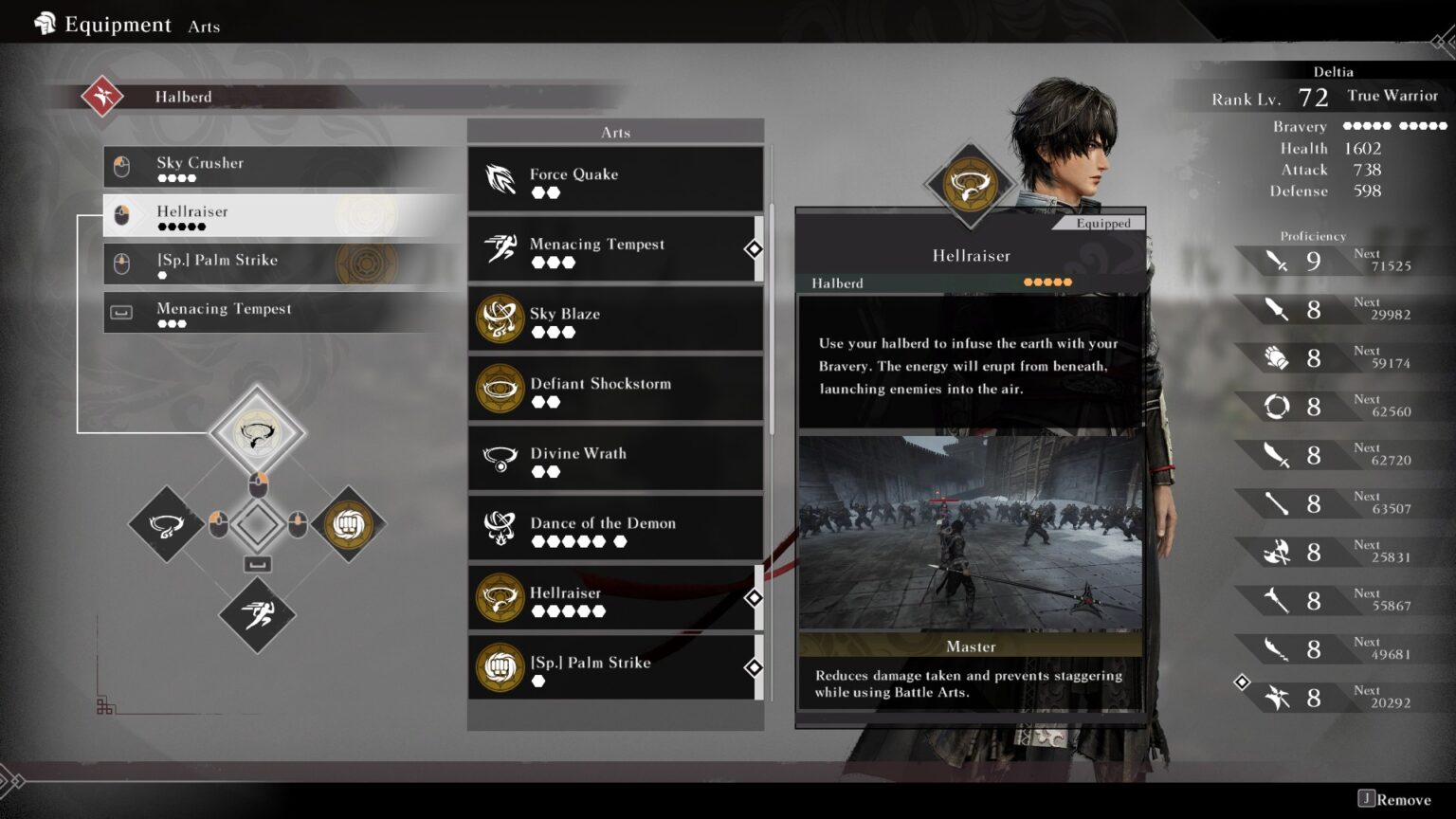Toggle the equipped marker on [Sp.] Palm Strike
Image resolution: width=1456 pixels, height=819 pixels.
[755, 667]
